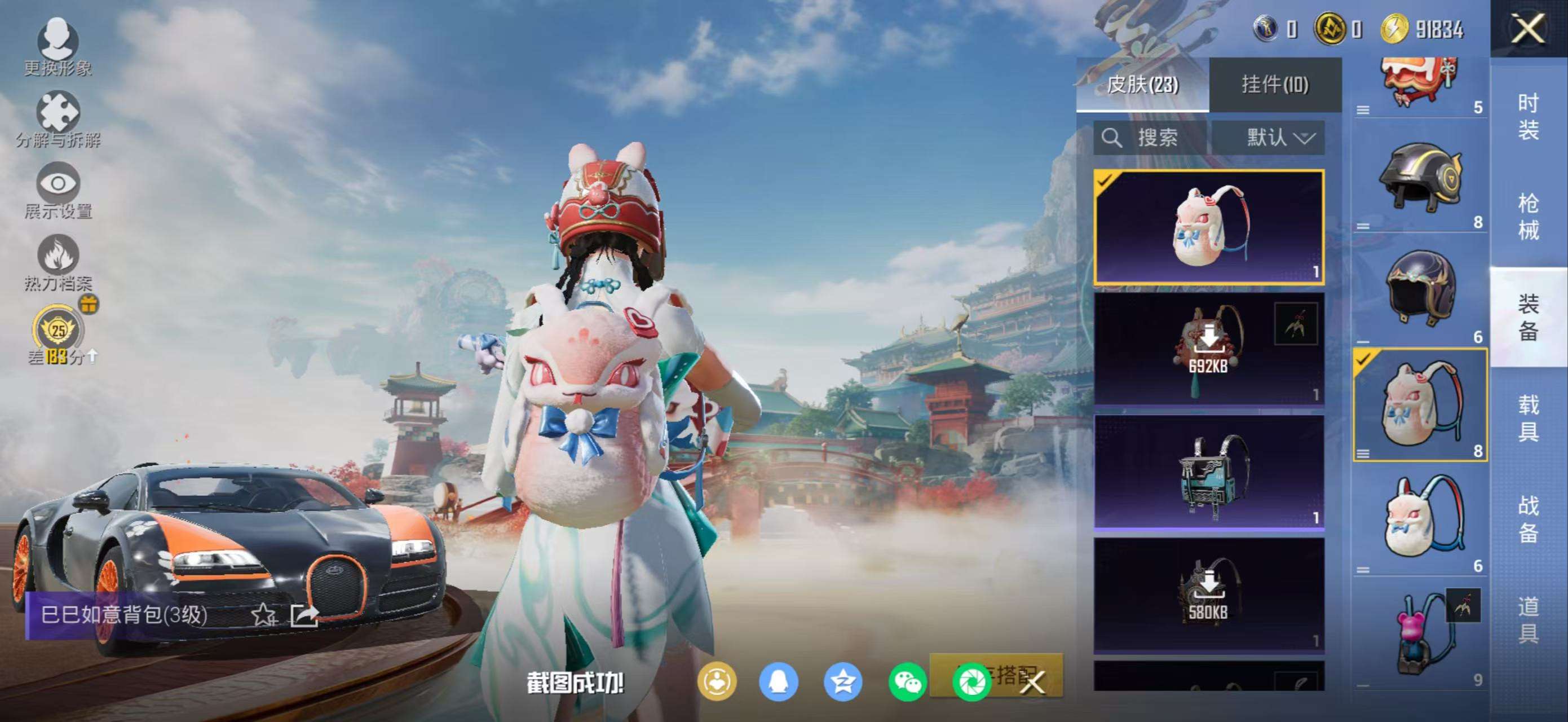Open 展示设置 display settings
The image size is (1568, 722).
click(x=58, y=190)
